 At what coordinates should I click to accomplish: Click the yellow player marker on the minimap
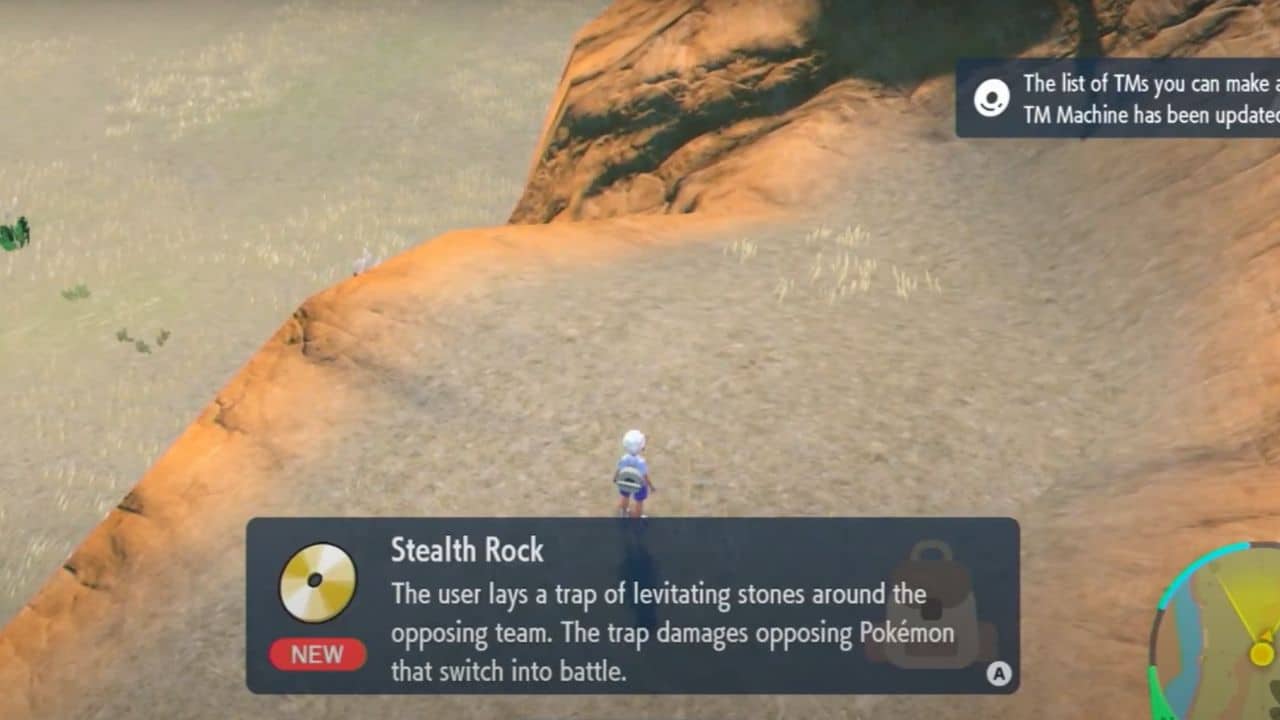(1261, 653)
